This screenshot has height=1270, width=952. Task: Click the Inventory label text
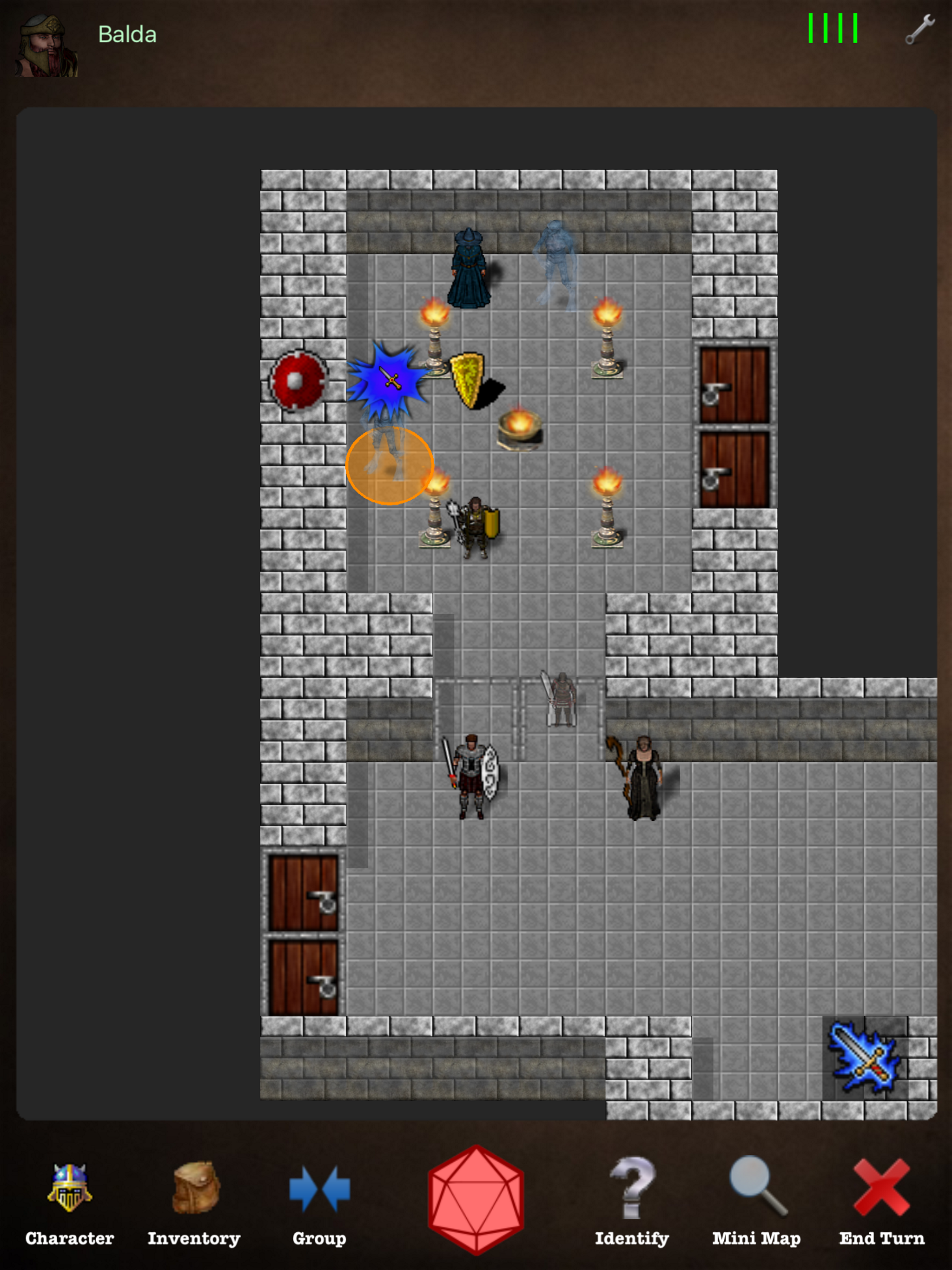pos(194,1238)
